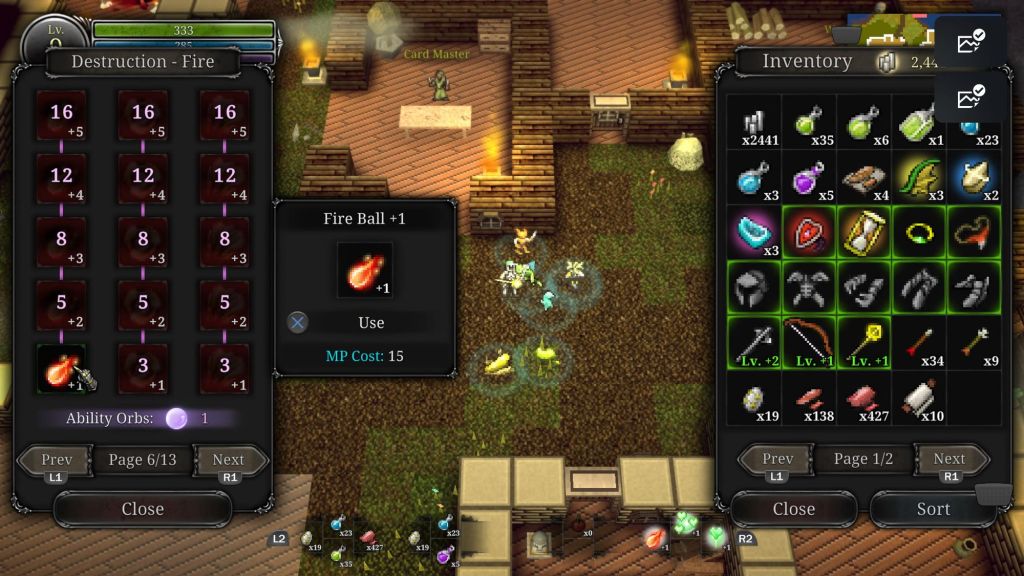Image resolution: width=1024 pixels, height=576 pixels.
Task: Select the silver bars stack x2441
Action: pos(753,123)
